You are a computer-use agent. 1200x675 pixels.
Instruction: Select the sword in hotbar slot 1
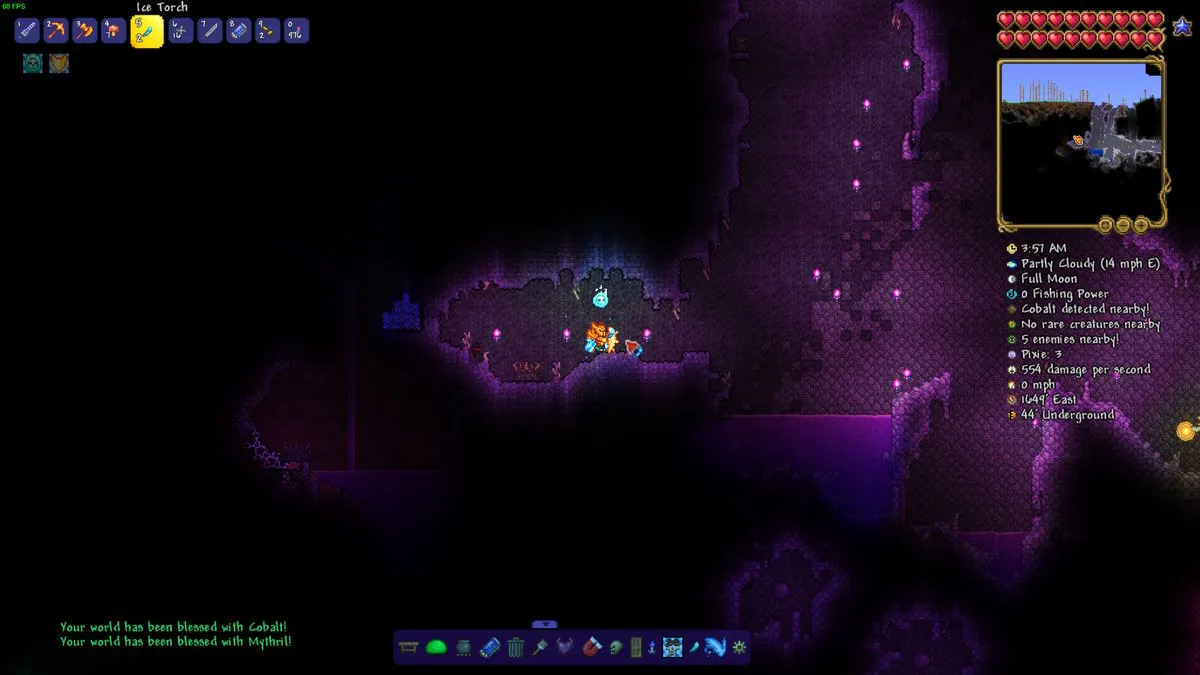coord(27,31)
